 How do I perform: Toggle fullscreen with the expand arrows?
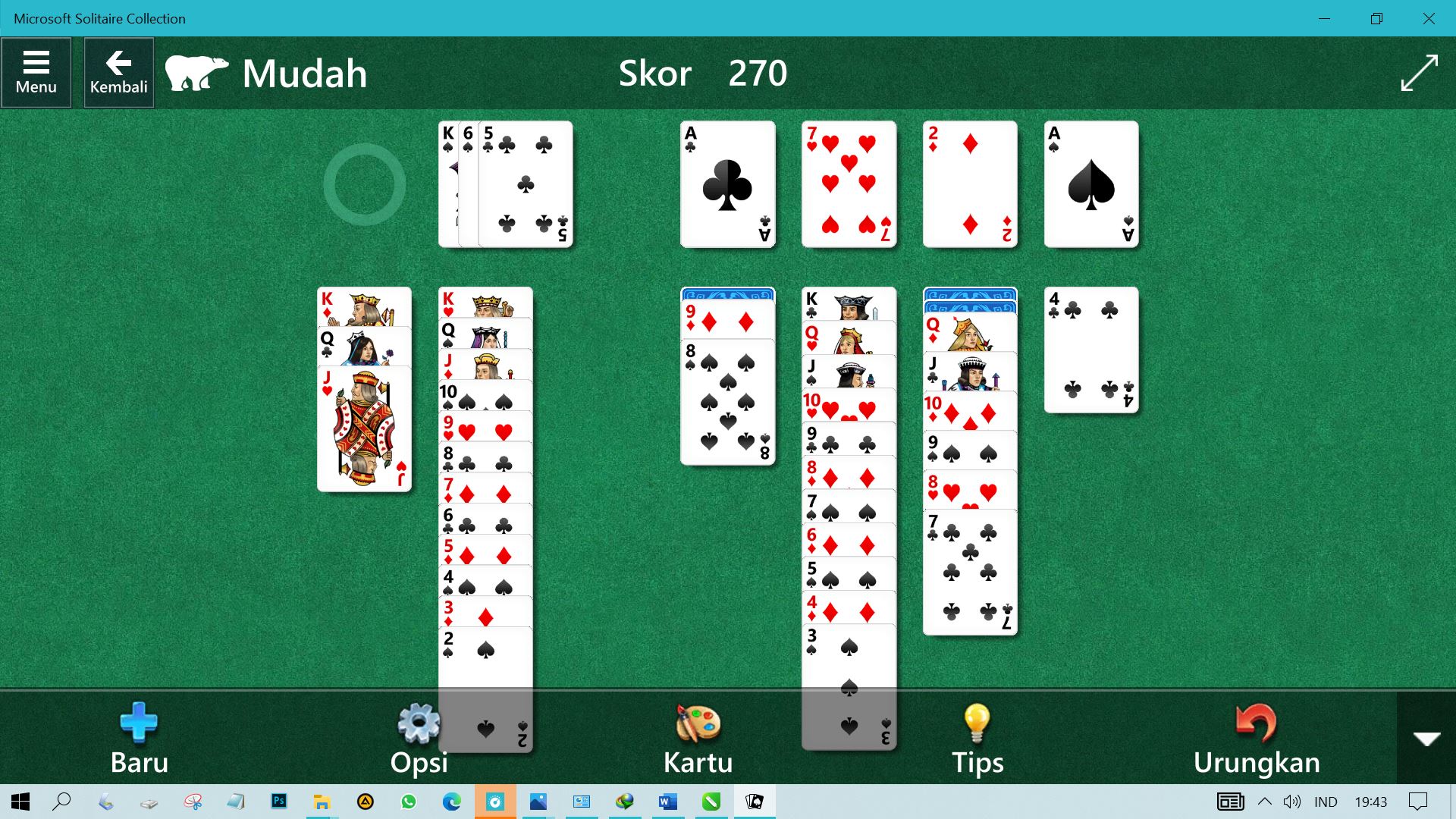1421,72
